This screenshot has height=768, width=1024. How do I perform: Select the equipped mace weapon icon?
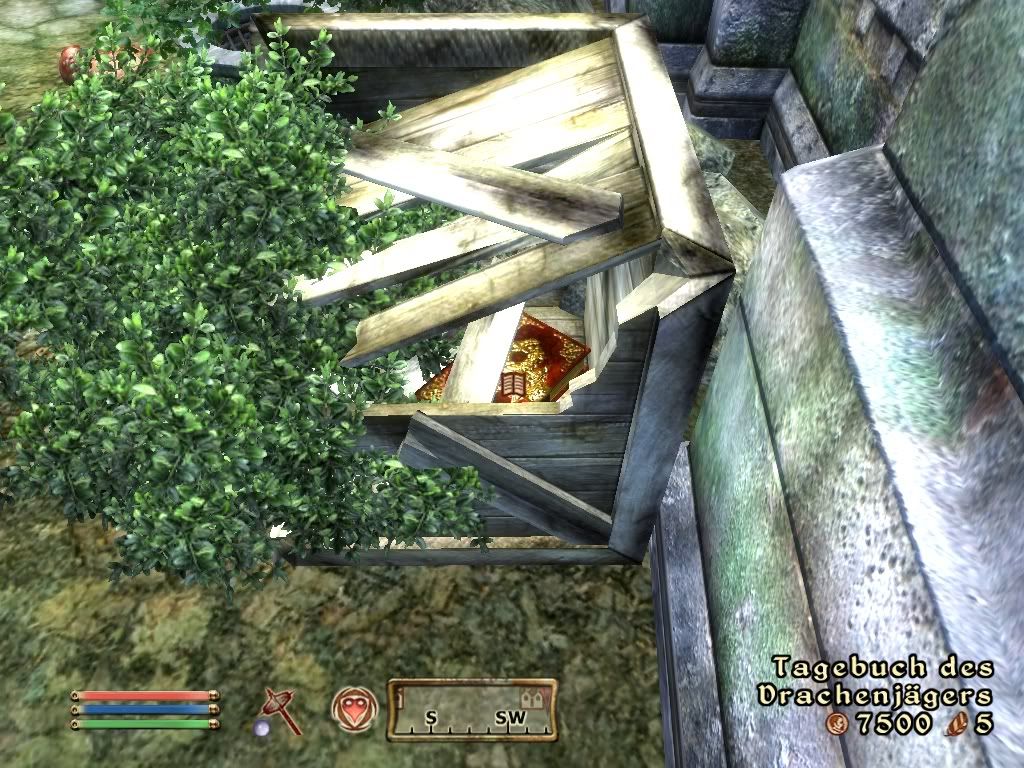pyautogui.click(x=281, y=710)
